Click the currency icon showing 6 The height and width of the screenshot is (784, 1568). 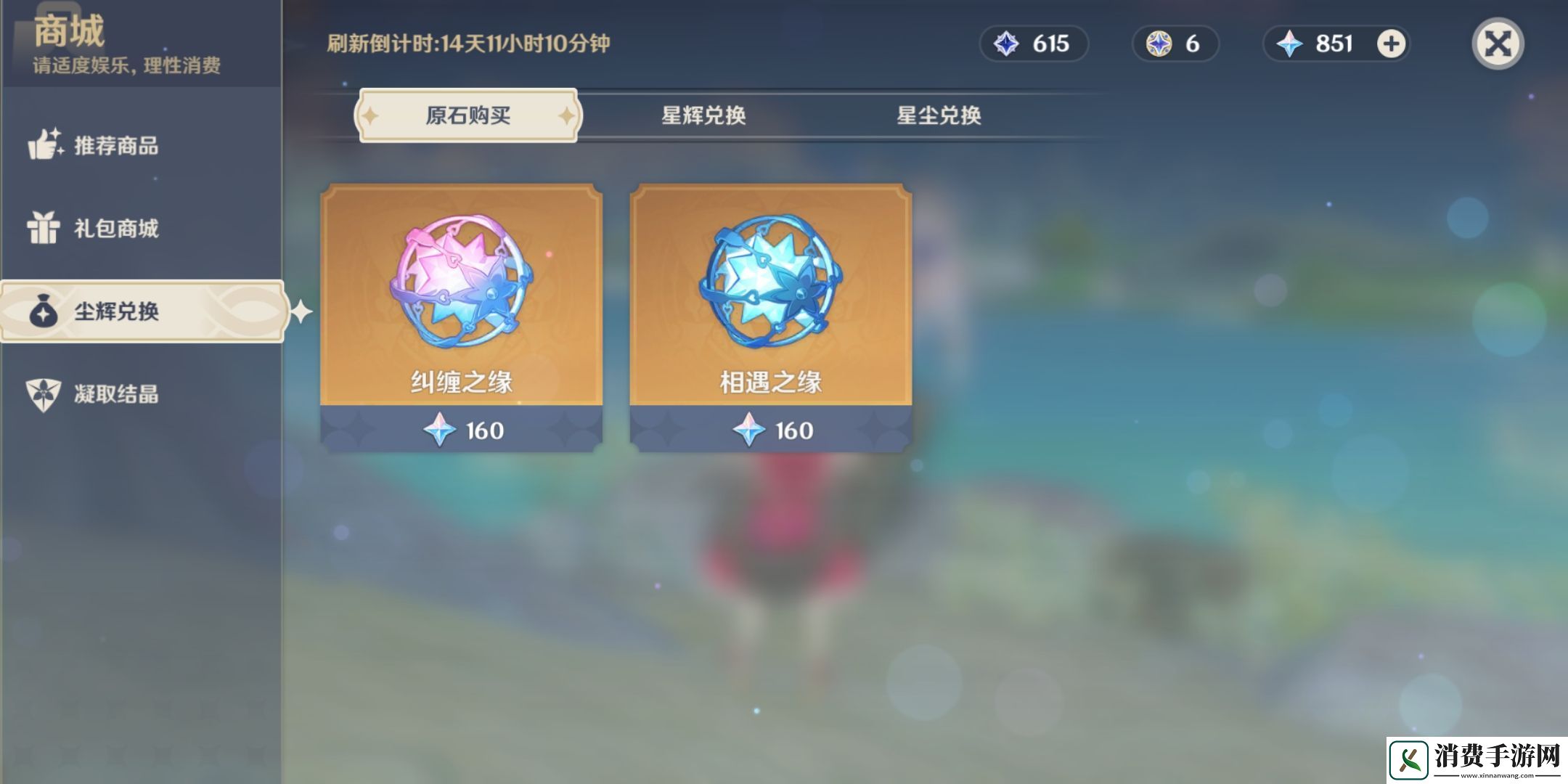(x=1153, y=44)
